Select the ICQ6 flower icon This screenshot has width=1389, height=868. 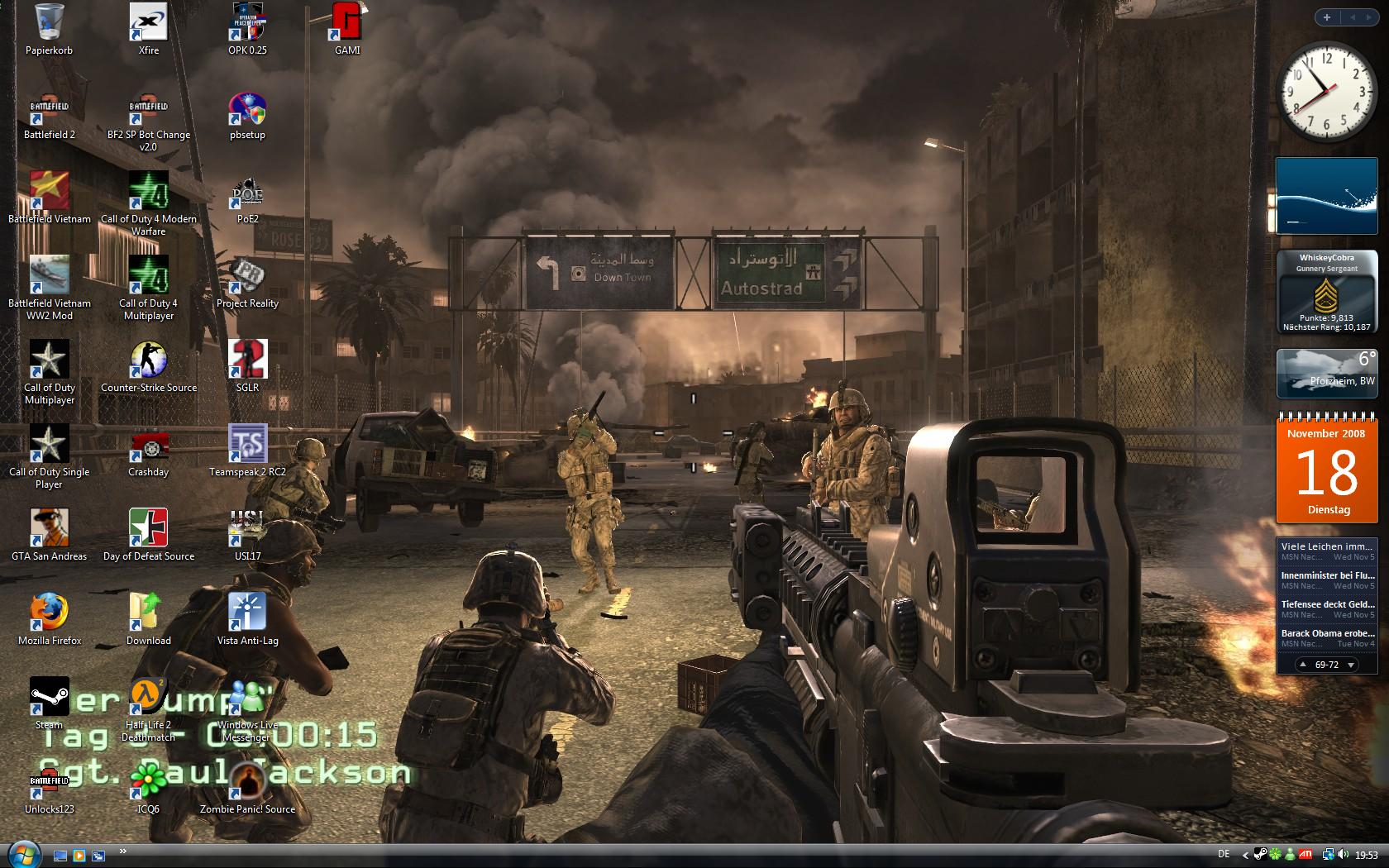point(149,782)
